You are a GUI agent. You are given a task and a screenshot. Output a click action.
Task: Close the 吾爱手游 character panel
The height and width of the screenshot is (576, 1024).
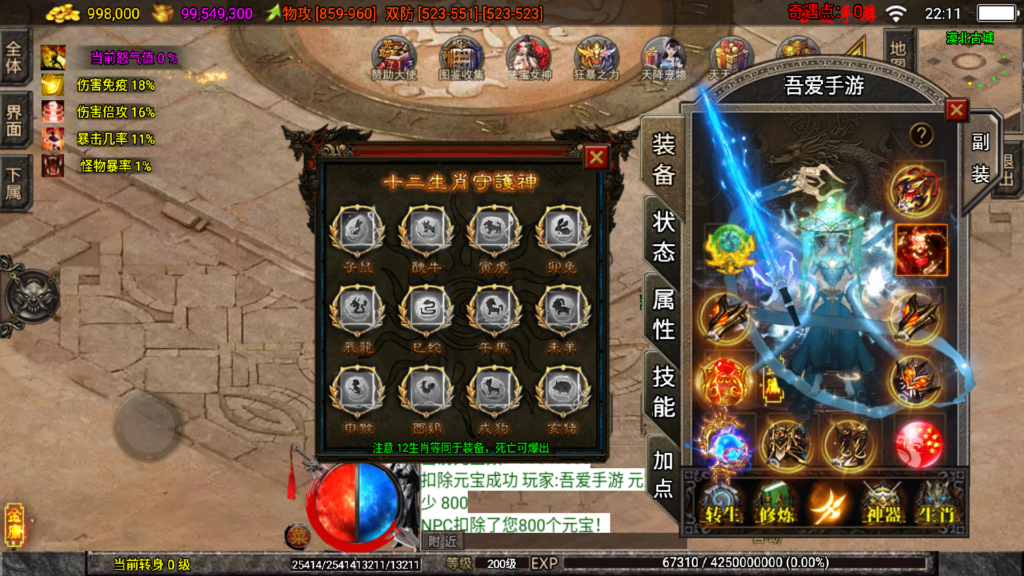pyautogui.click(x=956, y=110)
